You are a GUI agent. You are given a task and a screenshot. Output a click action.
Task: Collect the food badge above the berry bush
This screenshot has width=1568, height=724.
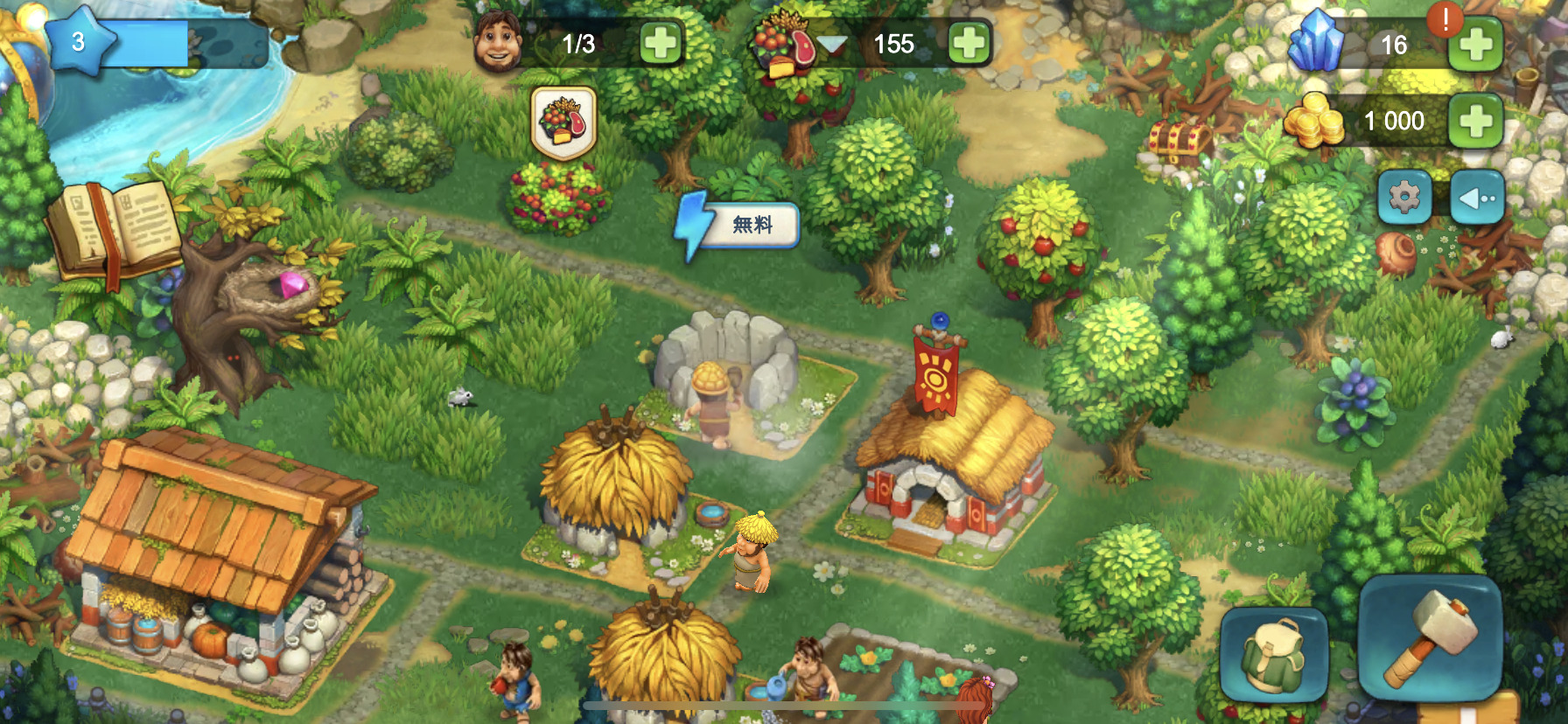coord(563,122)
